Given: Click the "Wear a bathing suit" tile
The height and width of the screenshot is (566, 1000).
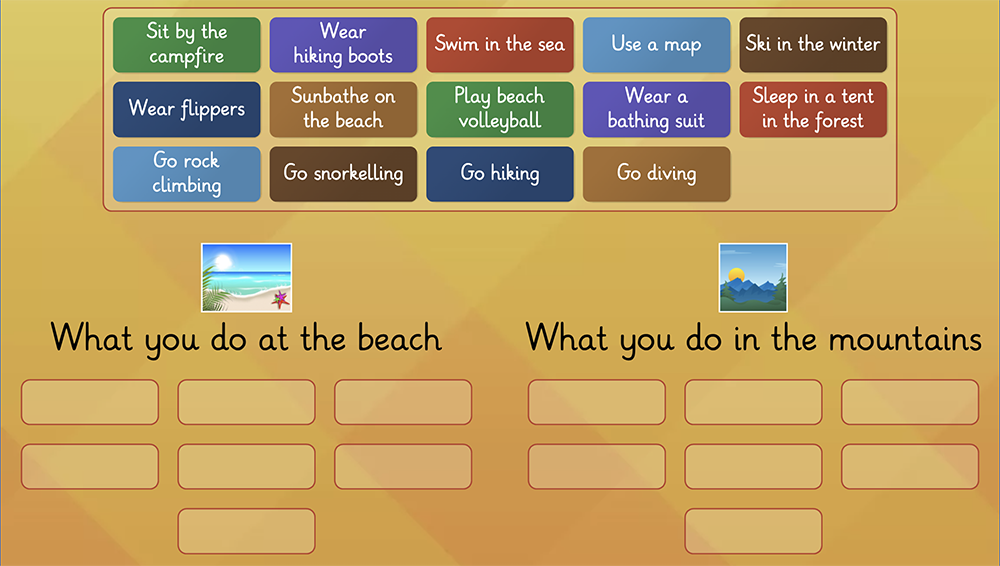Looking at the screenshot, I should [x=657, y=109].
